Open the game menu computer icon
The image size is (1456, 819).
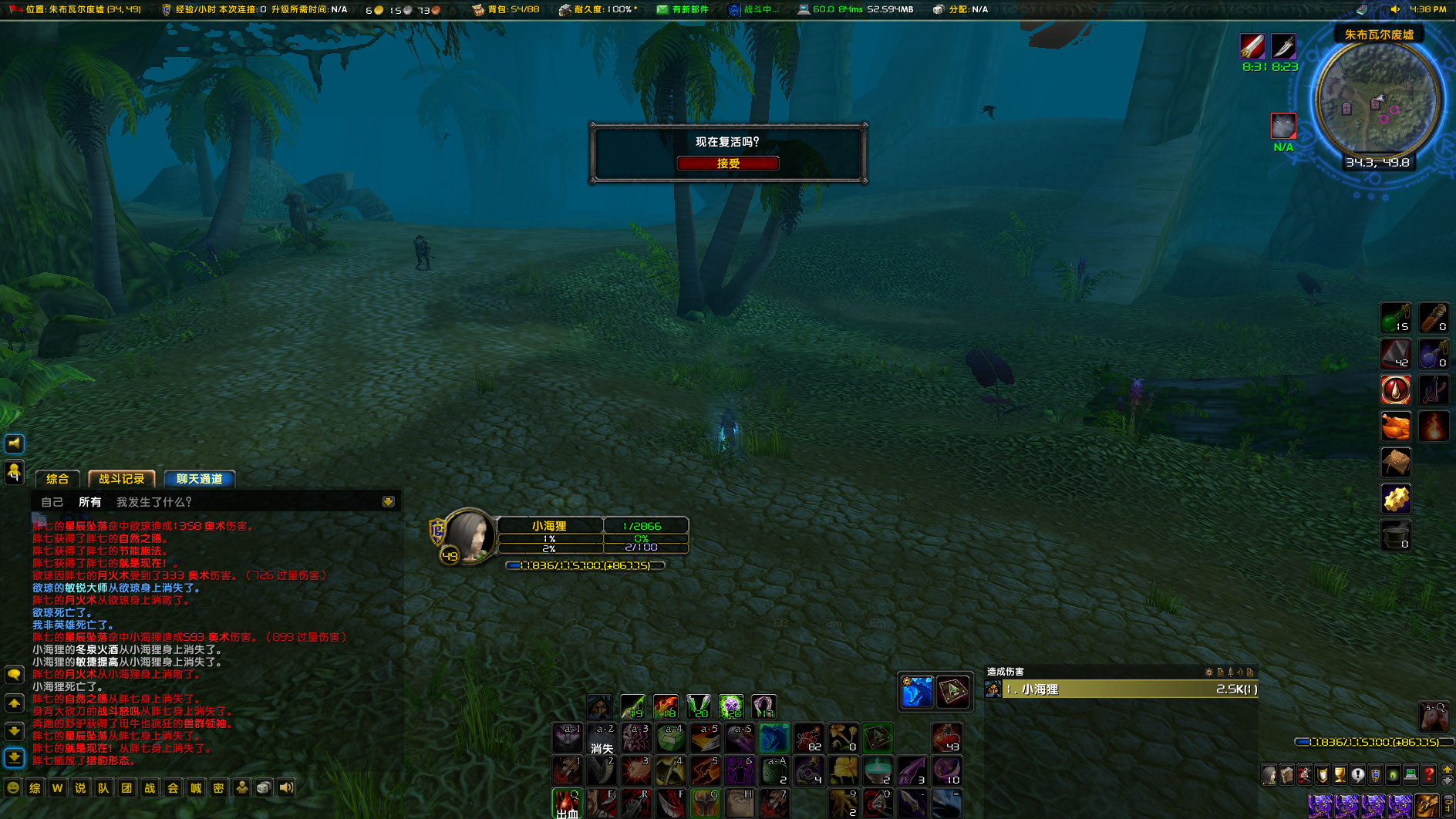(x=1410, y=773)
